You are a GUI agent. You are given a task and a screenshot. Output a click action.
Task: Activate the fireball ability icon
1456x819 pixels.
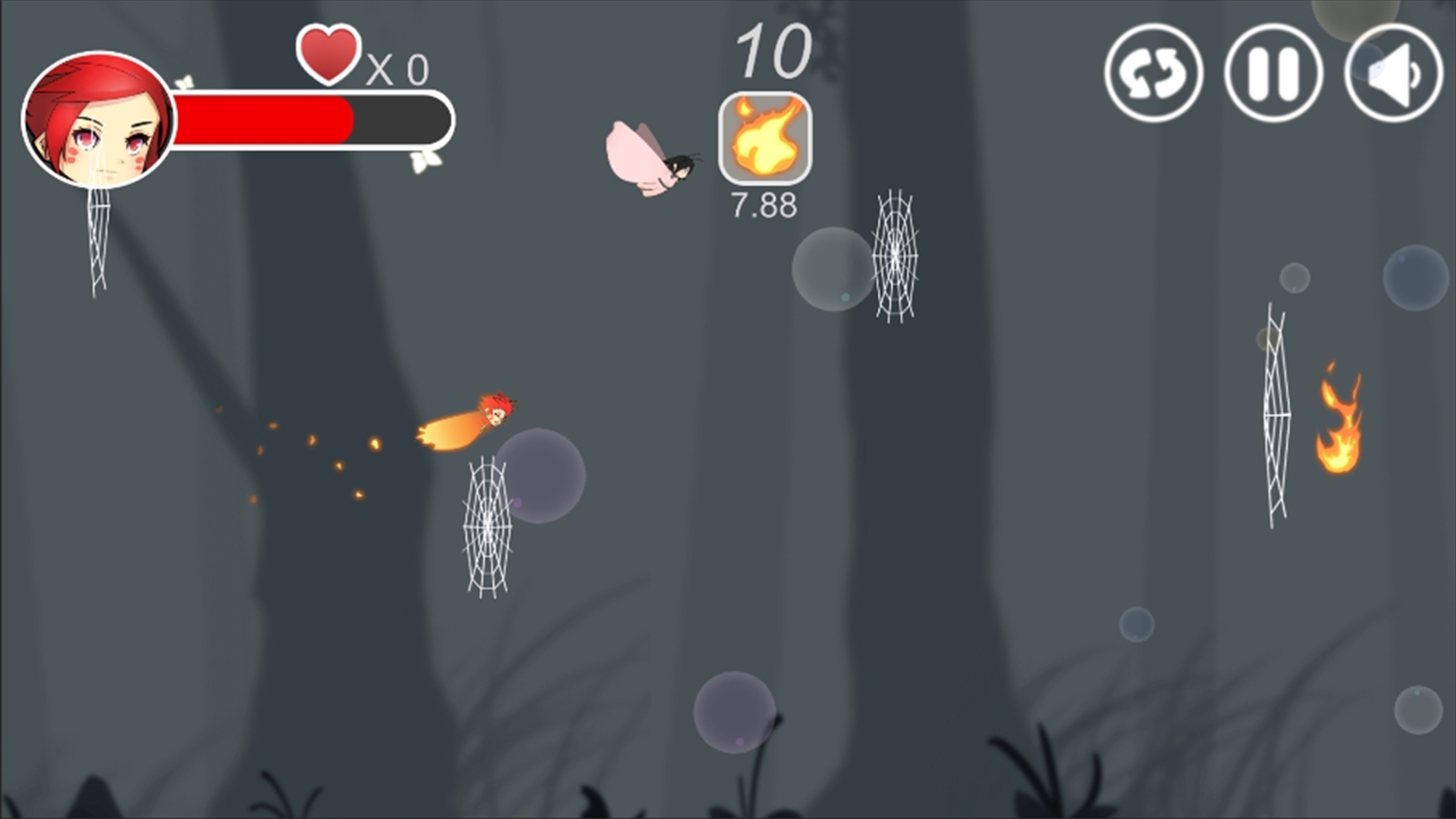[x=765, y=138]
